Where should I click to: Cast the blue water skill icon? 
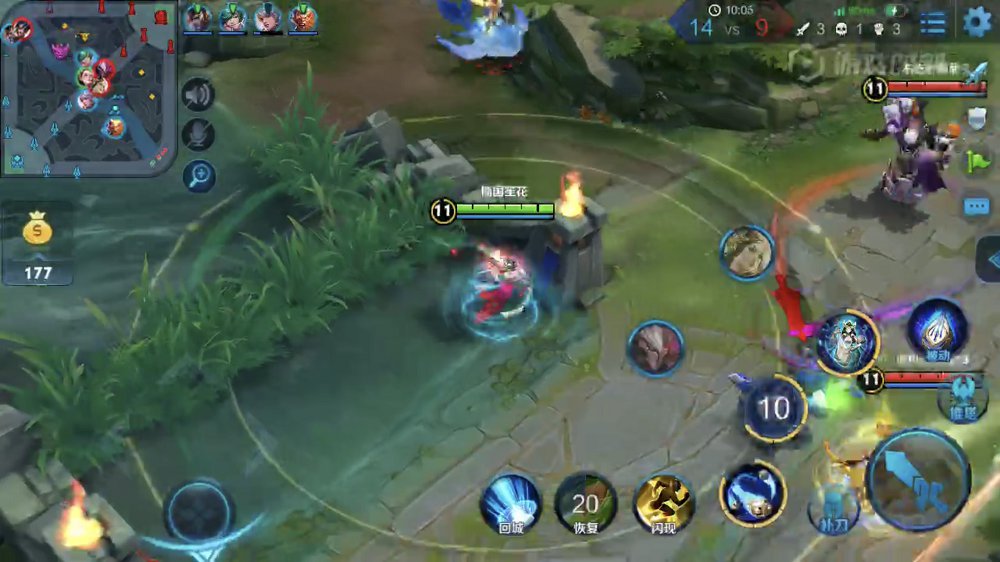tap(752, 493)
